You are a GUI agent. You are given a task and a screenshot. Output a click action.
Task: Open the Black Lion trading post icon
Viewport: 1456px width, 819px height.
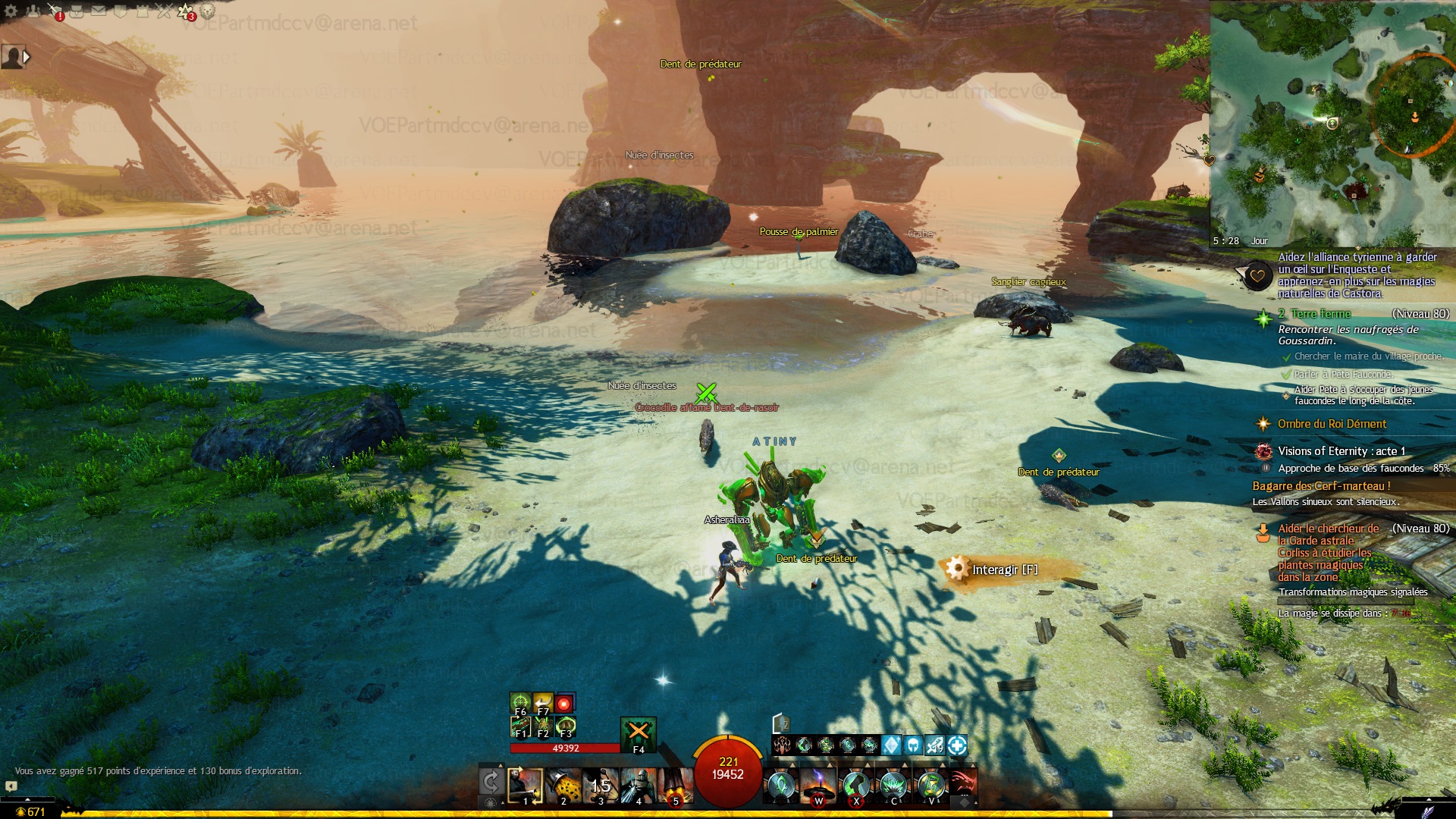tap(207, 11)
